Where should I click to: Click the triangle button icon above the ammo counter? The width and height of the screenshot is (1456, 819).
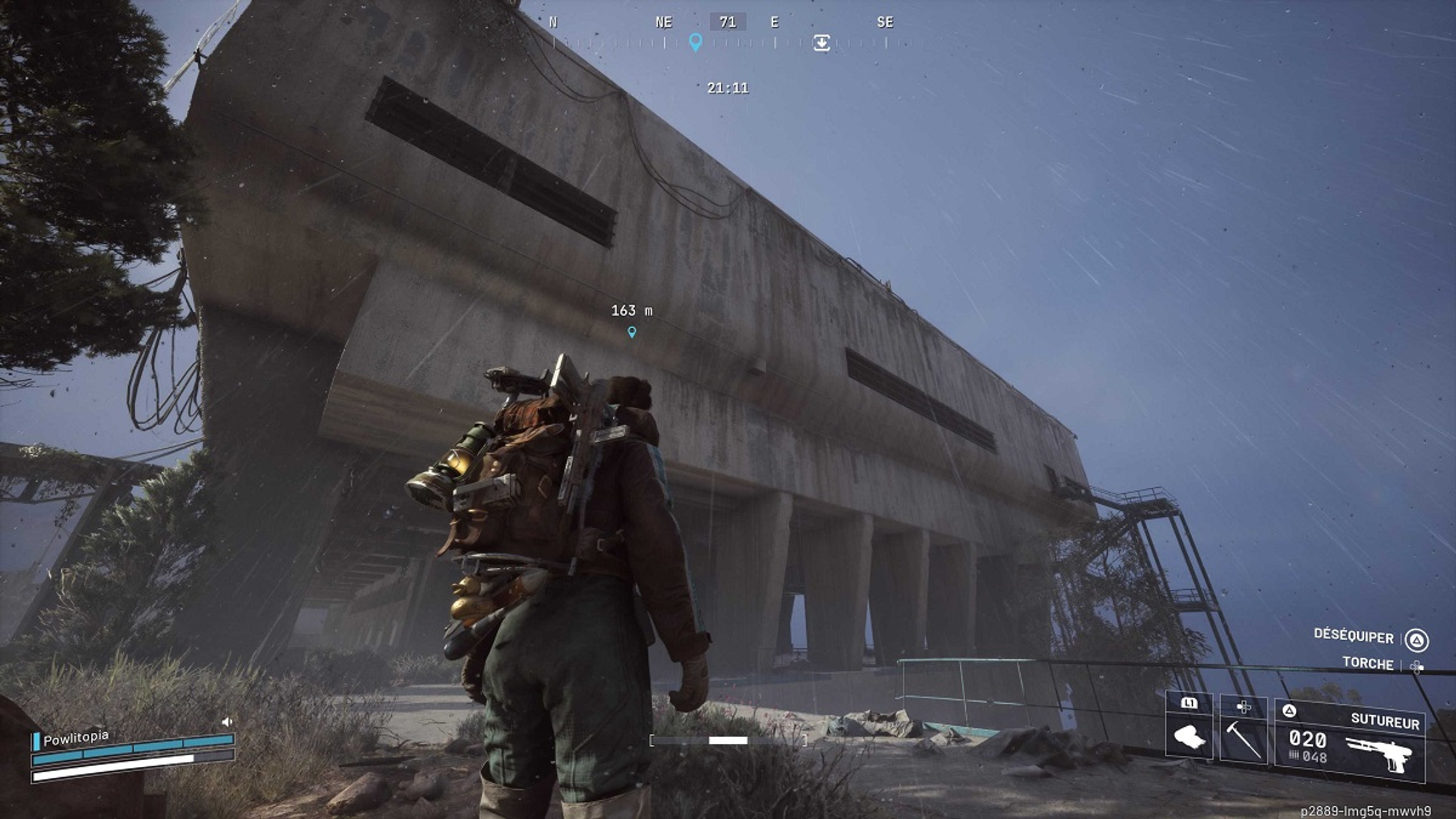(1290, 710)
